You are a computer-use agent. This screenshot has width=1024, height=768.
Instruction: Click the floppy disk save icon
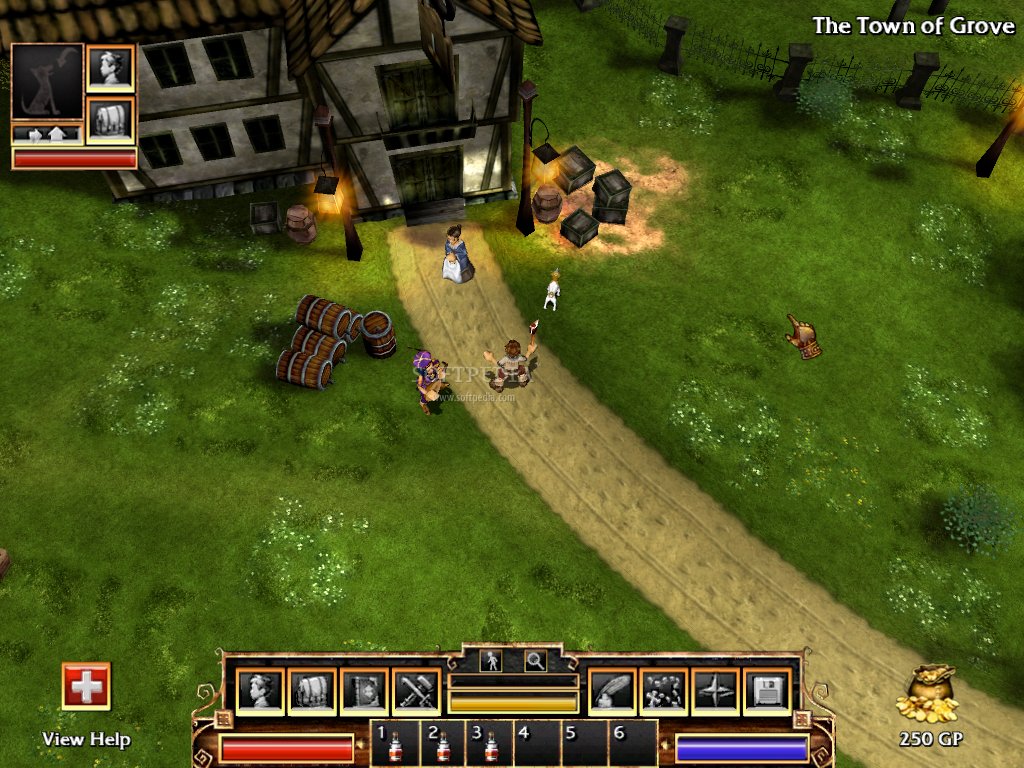(767, 691)
